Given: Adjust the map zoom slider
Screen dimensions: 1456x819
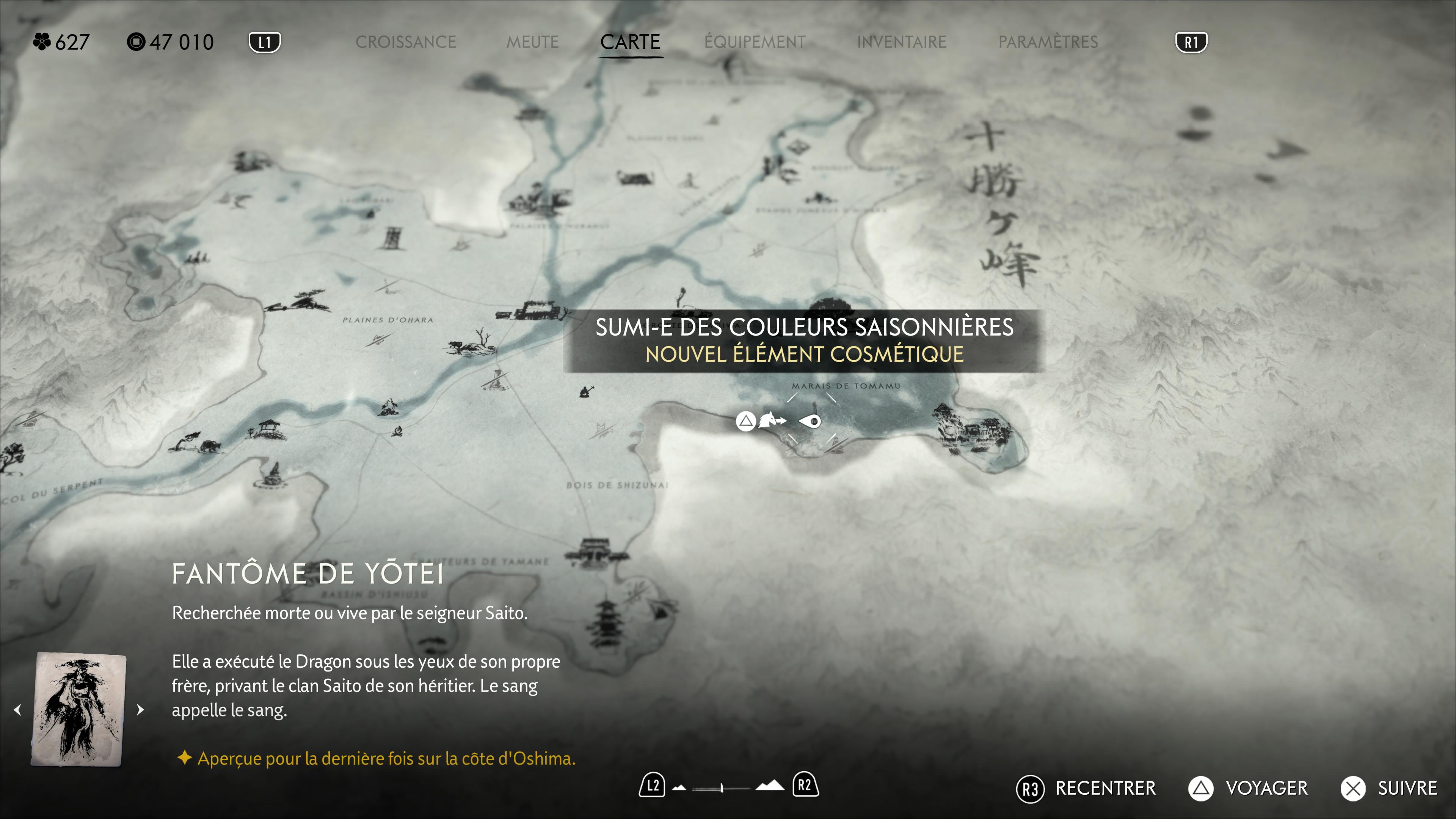Looking at the screenshot, I should [722, 788].
